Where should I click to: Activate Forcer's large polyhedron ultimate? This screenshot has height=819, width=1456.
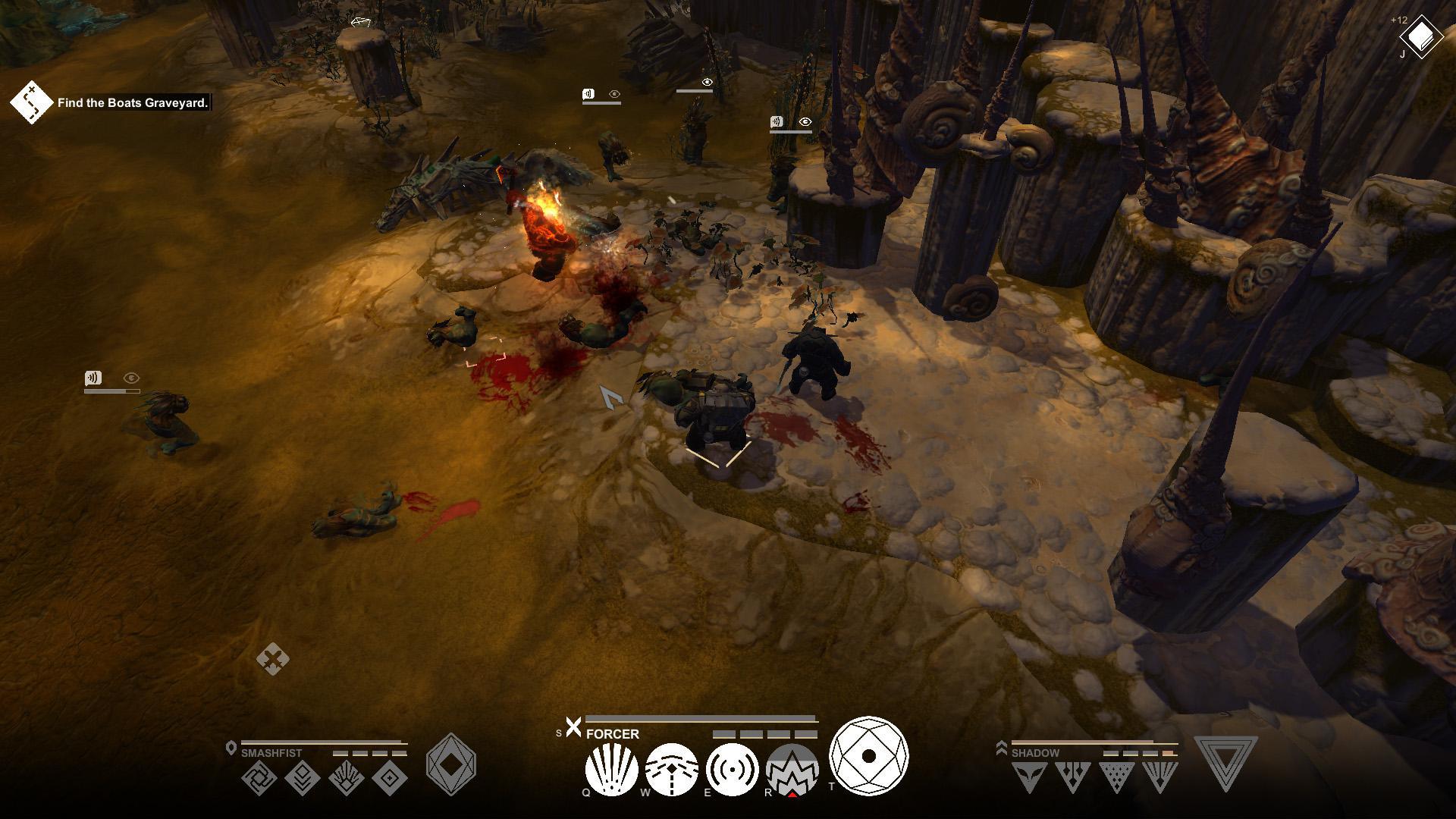pos(868,755)
